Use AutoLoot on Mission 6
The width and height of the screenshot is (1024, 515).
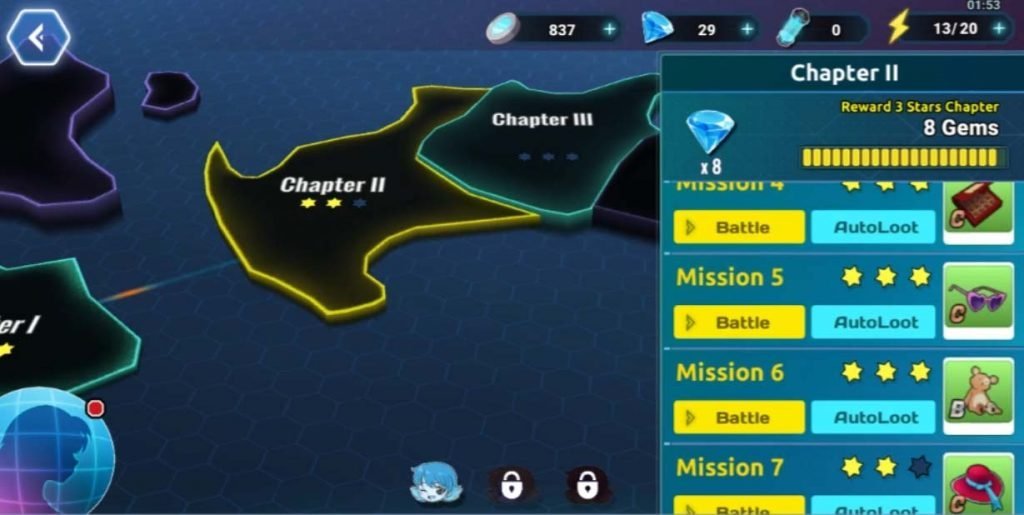(x=875, y=417)
